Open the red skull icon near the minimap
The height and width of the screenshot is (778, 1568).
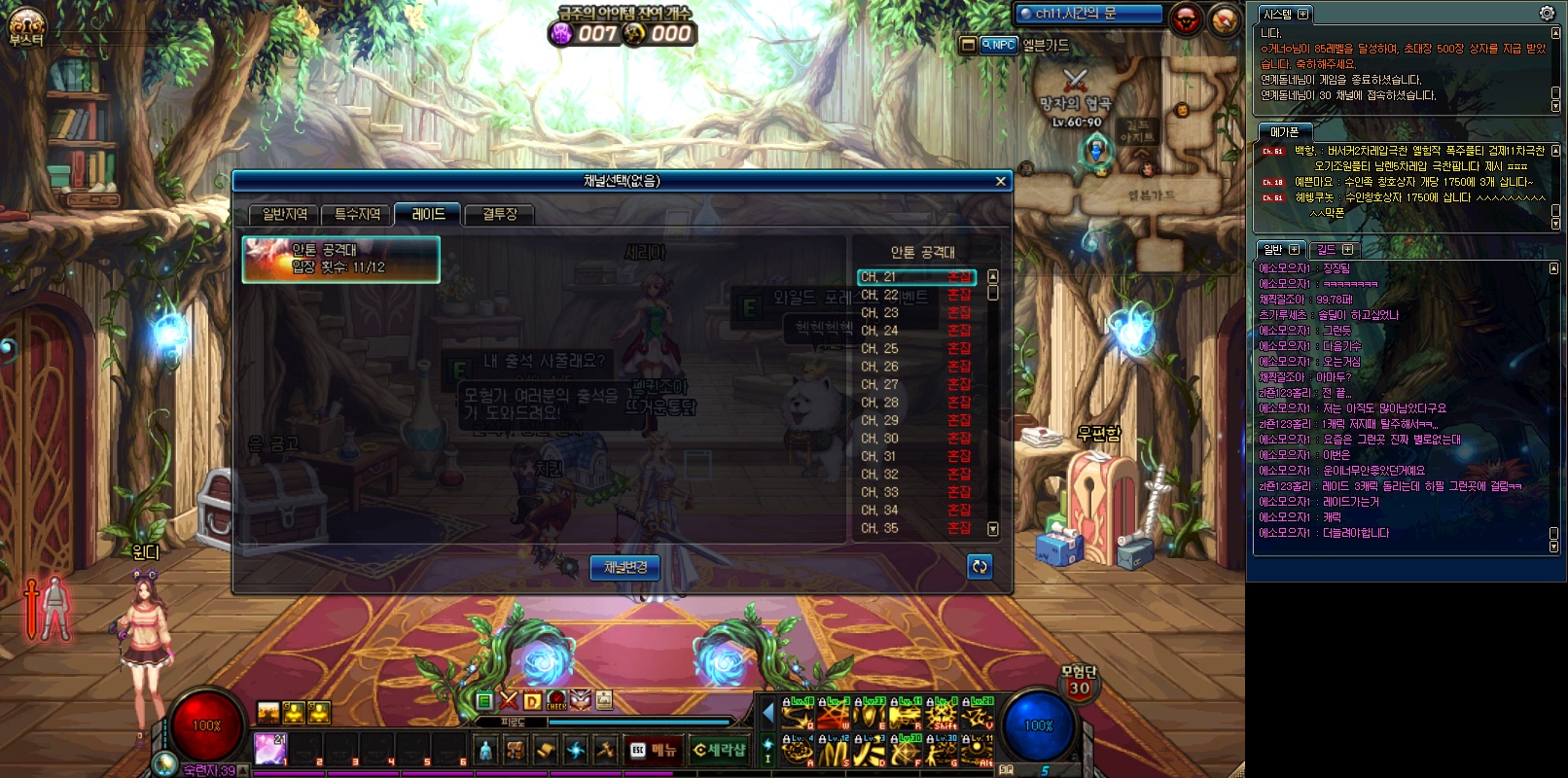click(1186, 19)
